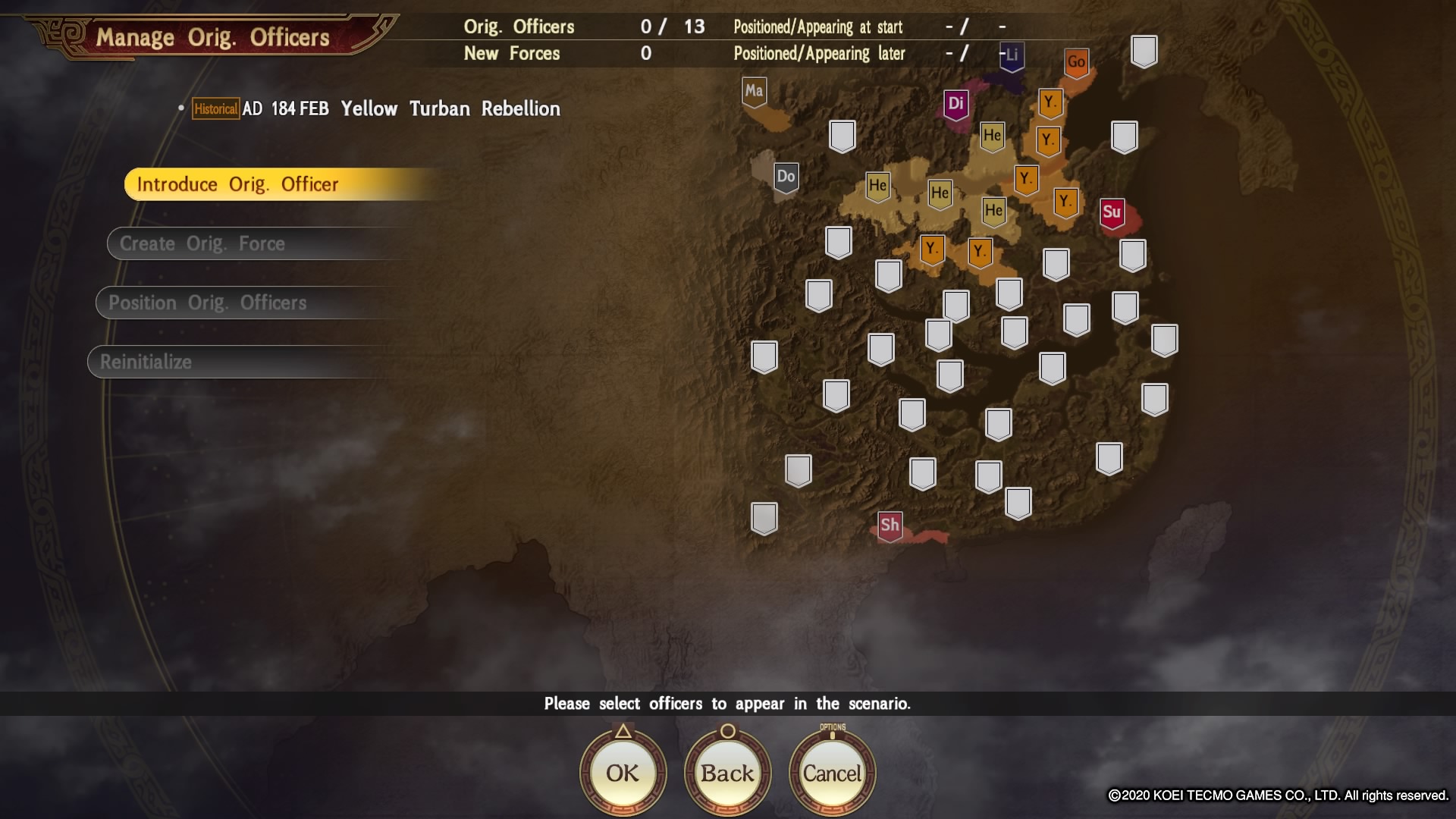Select the orange Go force marker
Screen dimensions: 1456x819
pos(1076,63)
